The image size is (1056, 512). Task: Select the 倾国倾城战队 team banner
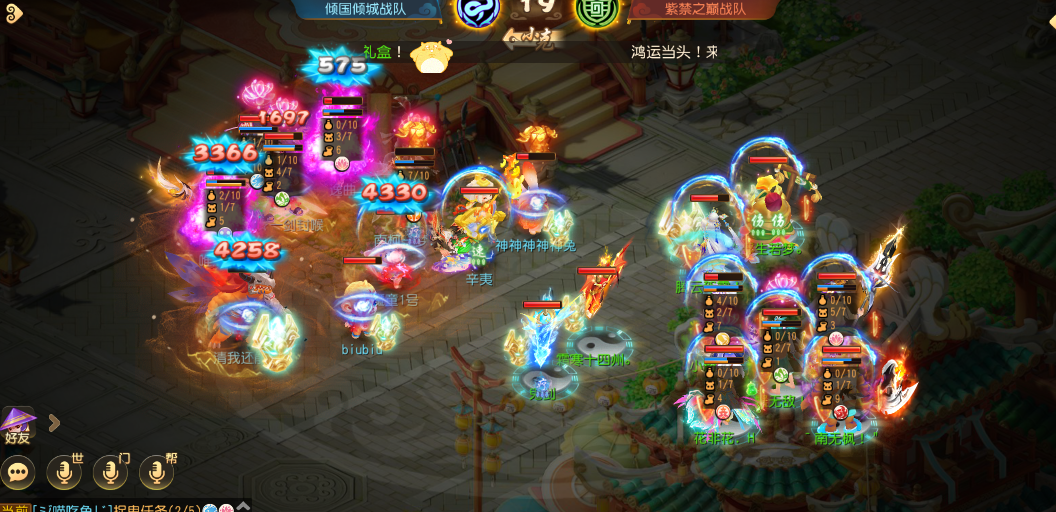(x=366, y=9)
